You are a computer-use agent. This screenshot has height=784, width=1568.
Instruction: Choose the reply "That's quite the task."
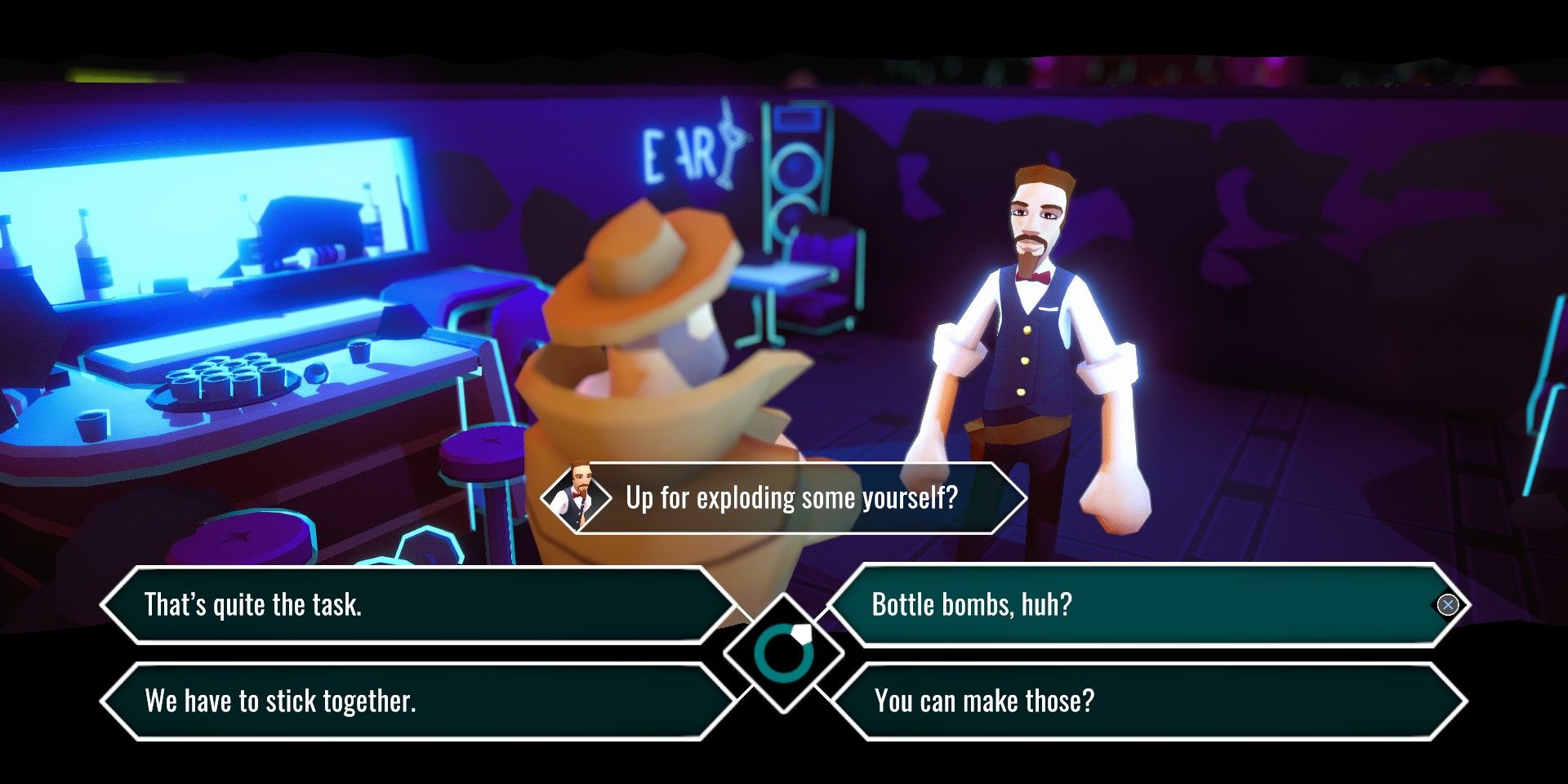[x=416, y=605]
